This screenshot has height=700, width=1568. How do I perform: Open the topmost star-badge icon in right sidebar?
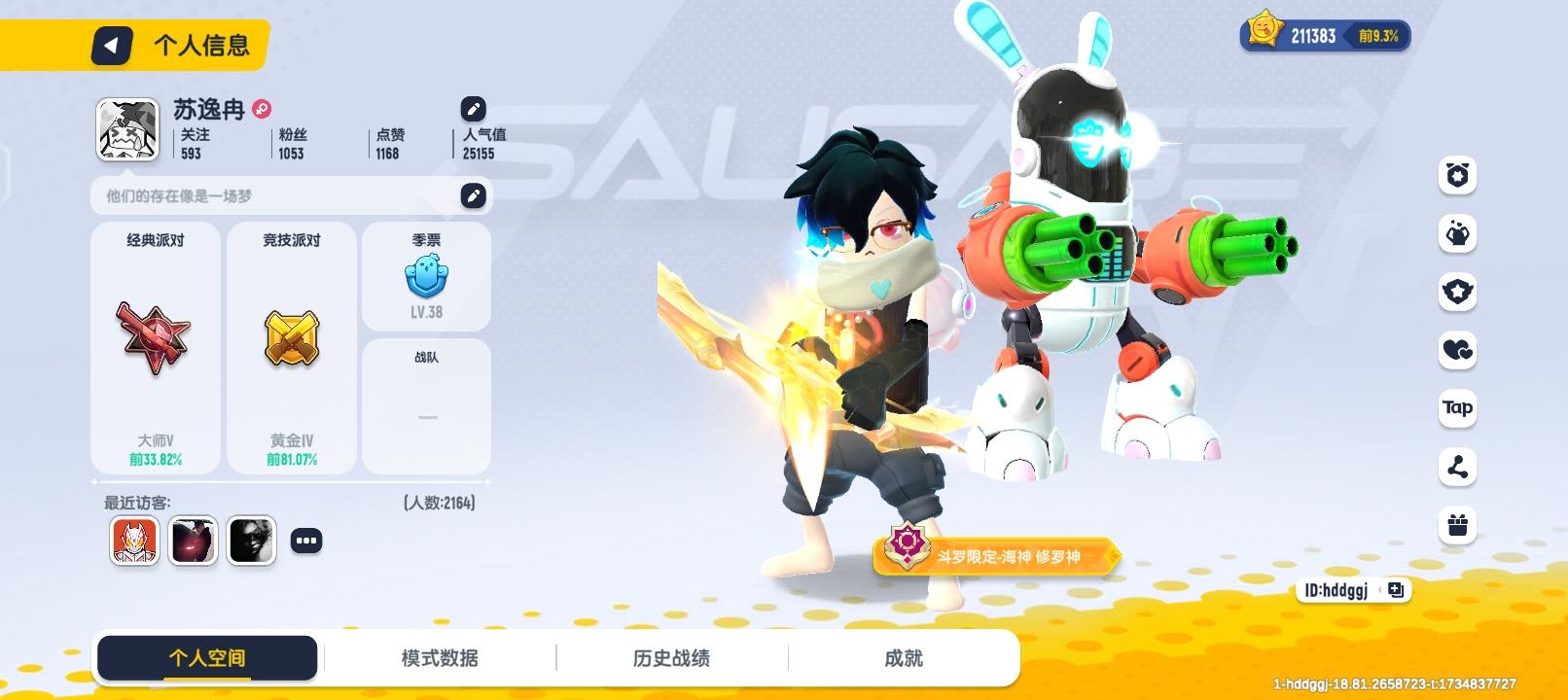click(1456, 176)
